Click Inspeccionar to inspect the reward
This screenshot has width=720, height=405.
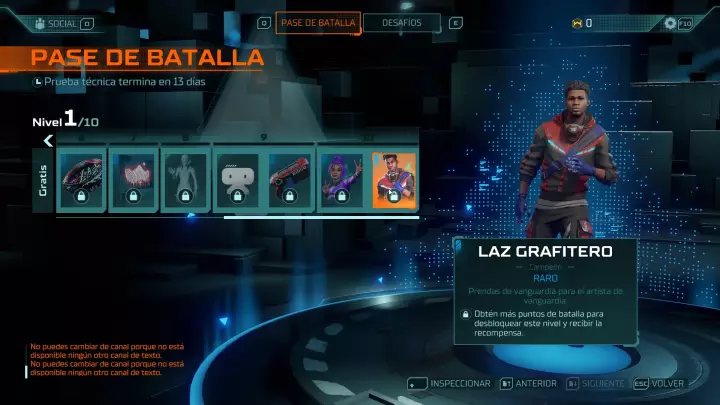click(x=451, y=384)
